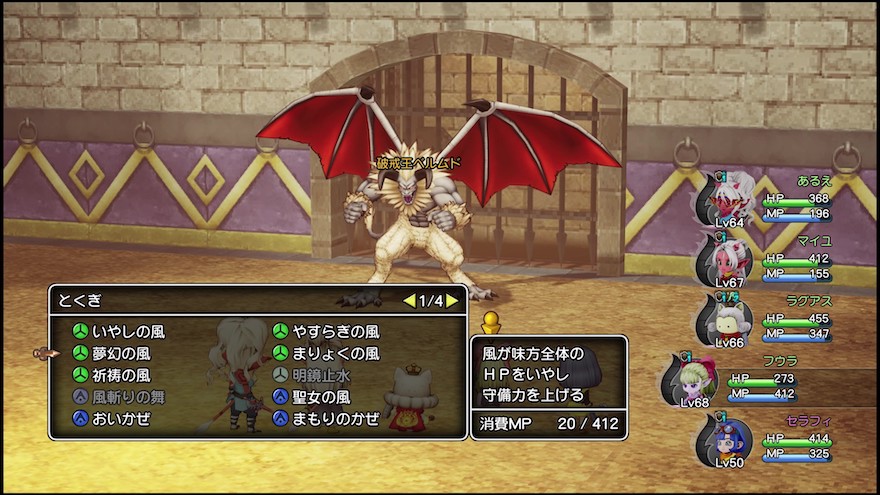This screenshot has width=880, height=495.
Task: Go to the next skill page arrow
Action: coord(453,300)
